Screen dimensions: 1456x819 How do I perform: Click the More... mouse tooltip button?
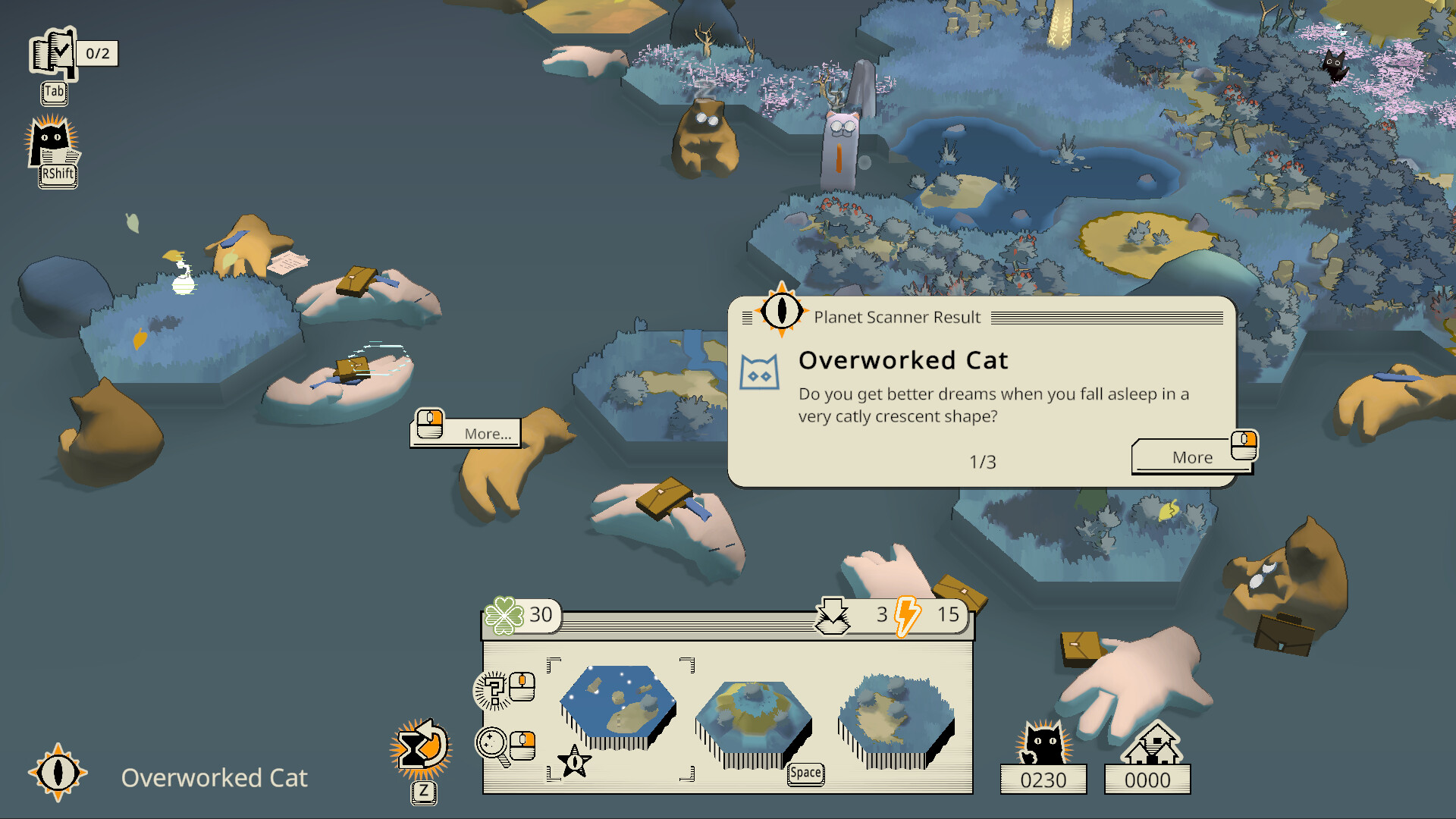coord(466,432)
